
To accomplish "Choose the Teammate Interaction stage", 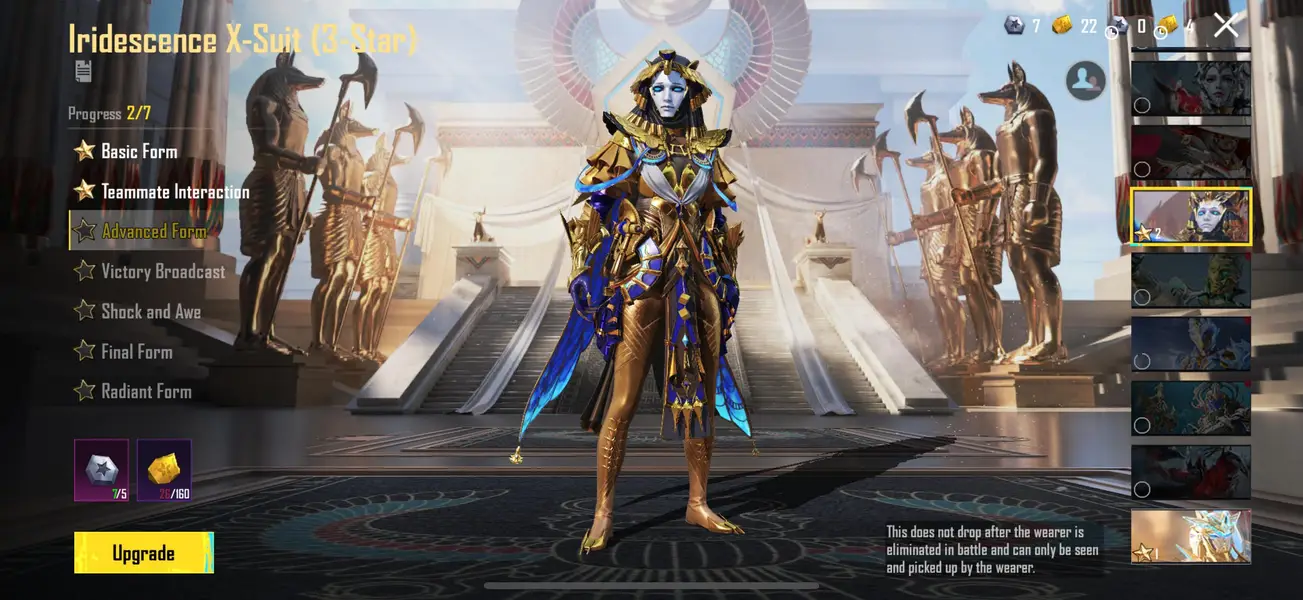I will point(175,191).
